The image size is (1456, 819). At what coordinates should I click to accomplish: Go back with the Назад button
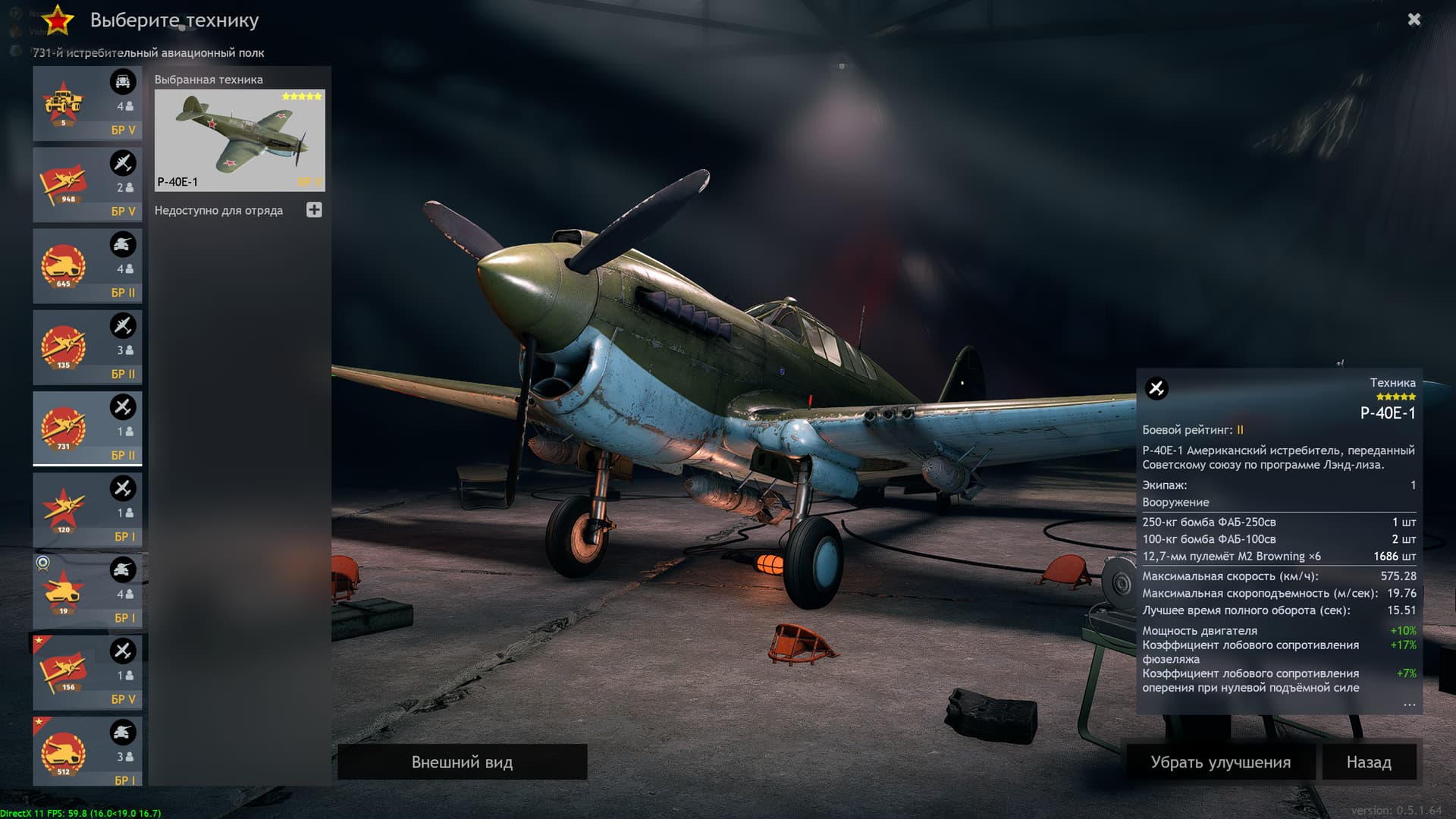1369,762
